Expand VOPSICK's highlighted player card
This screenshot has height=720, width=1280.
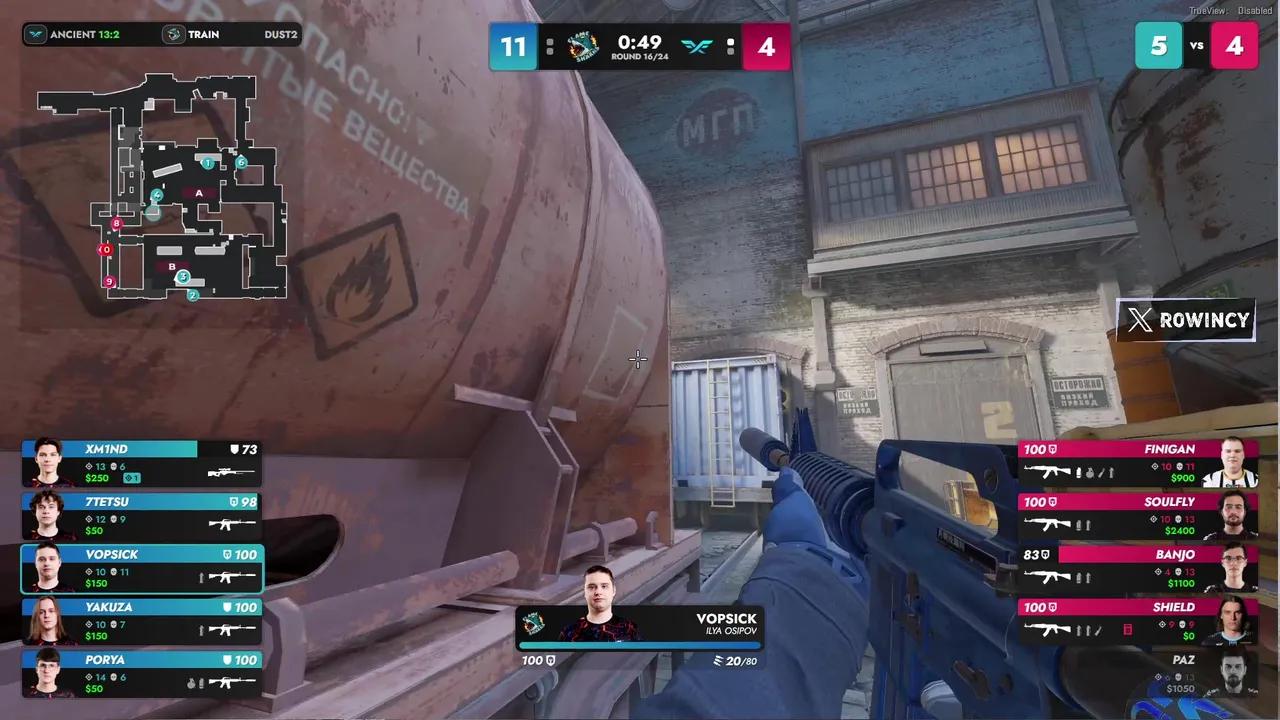[x=140, y=568]
